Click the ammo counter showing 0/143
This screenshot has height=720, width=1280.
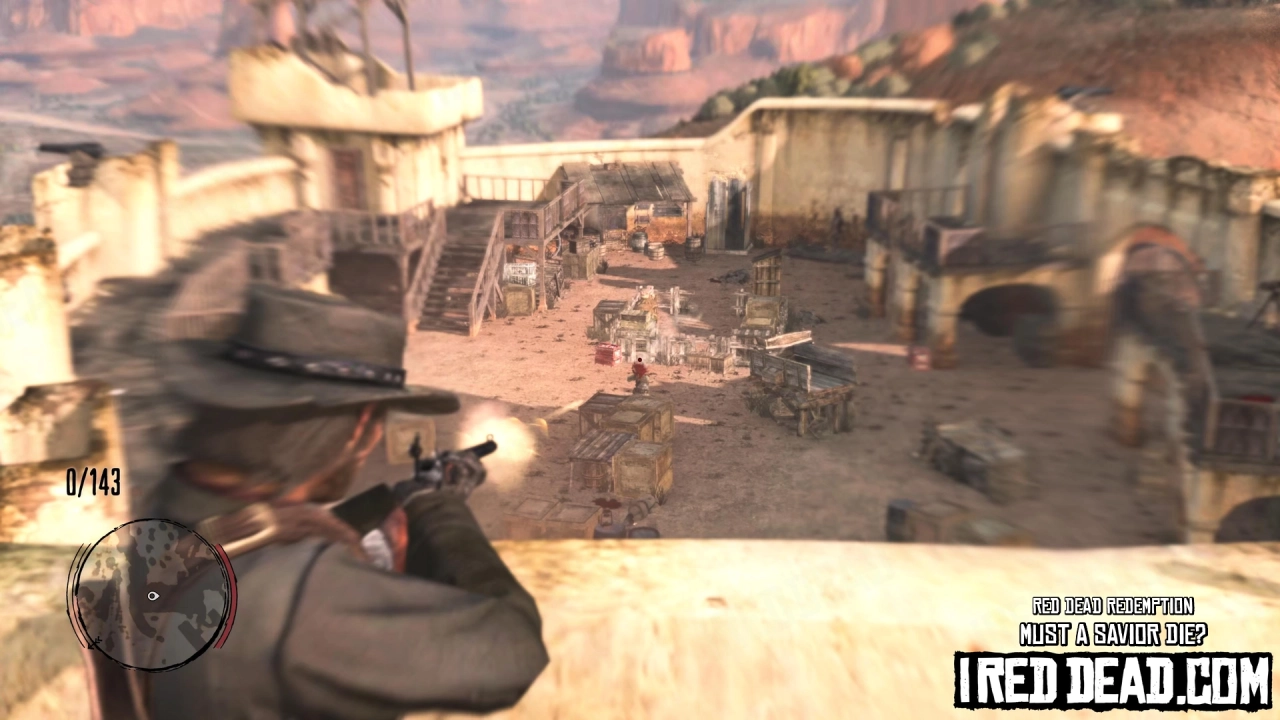[x=95, y=483]
